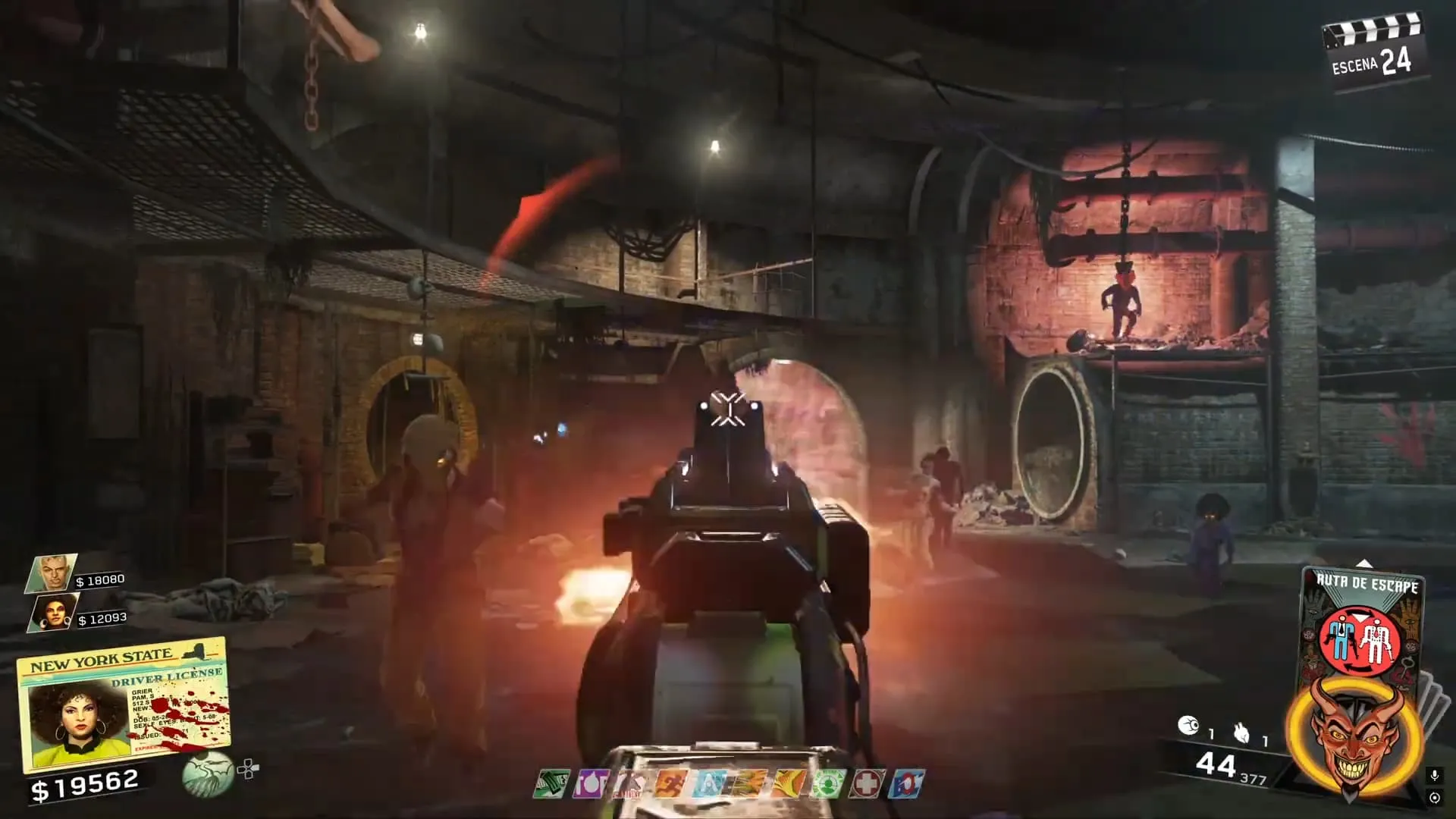Select the green crosshair perk icon

[x=825, y=784]
